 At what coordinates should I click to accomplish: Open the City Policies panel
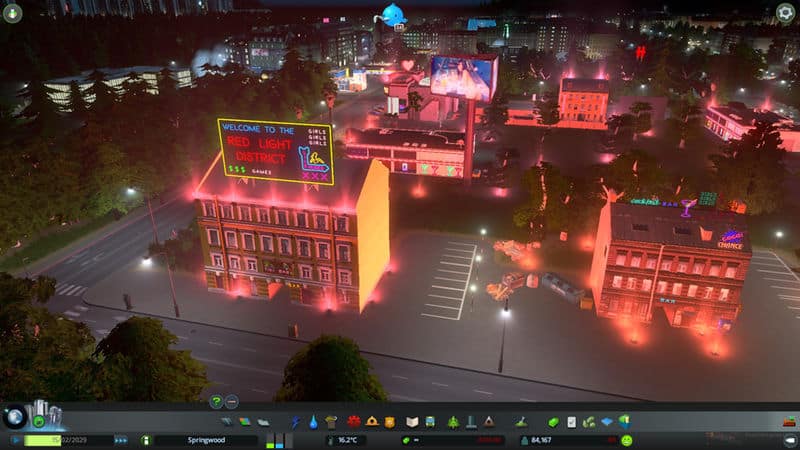point(572,422)
